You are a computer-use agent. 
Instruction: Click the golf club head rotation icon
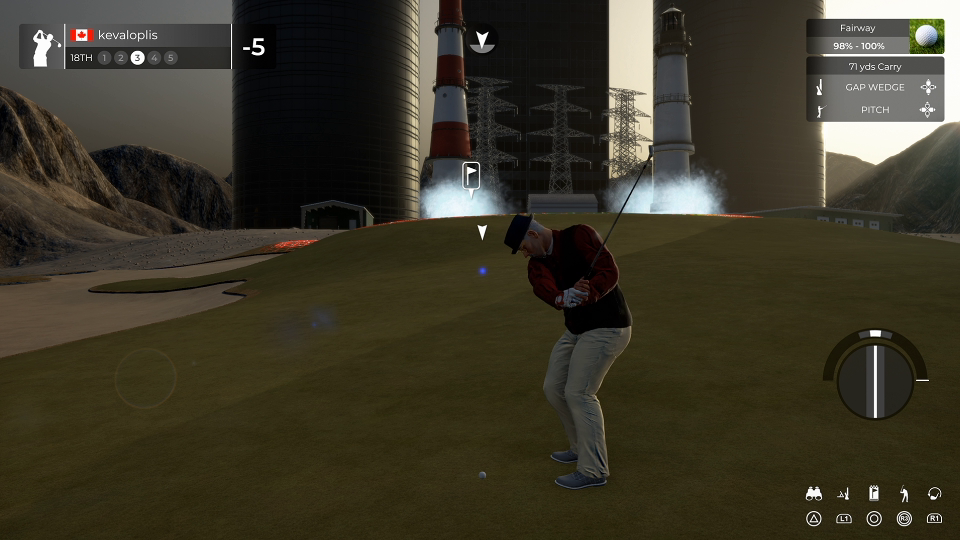pyautogui.click(x=934, y=493)
